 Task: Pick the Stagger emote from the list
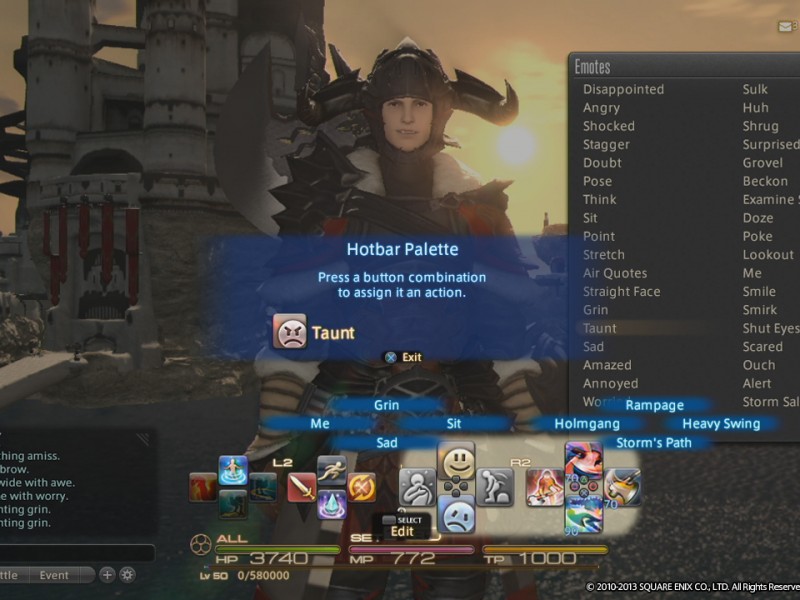pyautogui.click(x=606, y=144)
